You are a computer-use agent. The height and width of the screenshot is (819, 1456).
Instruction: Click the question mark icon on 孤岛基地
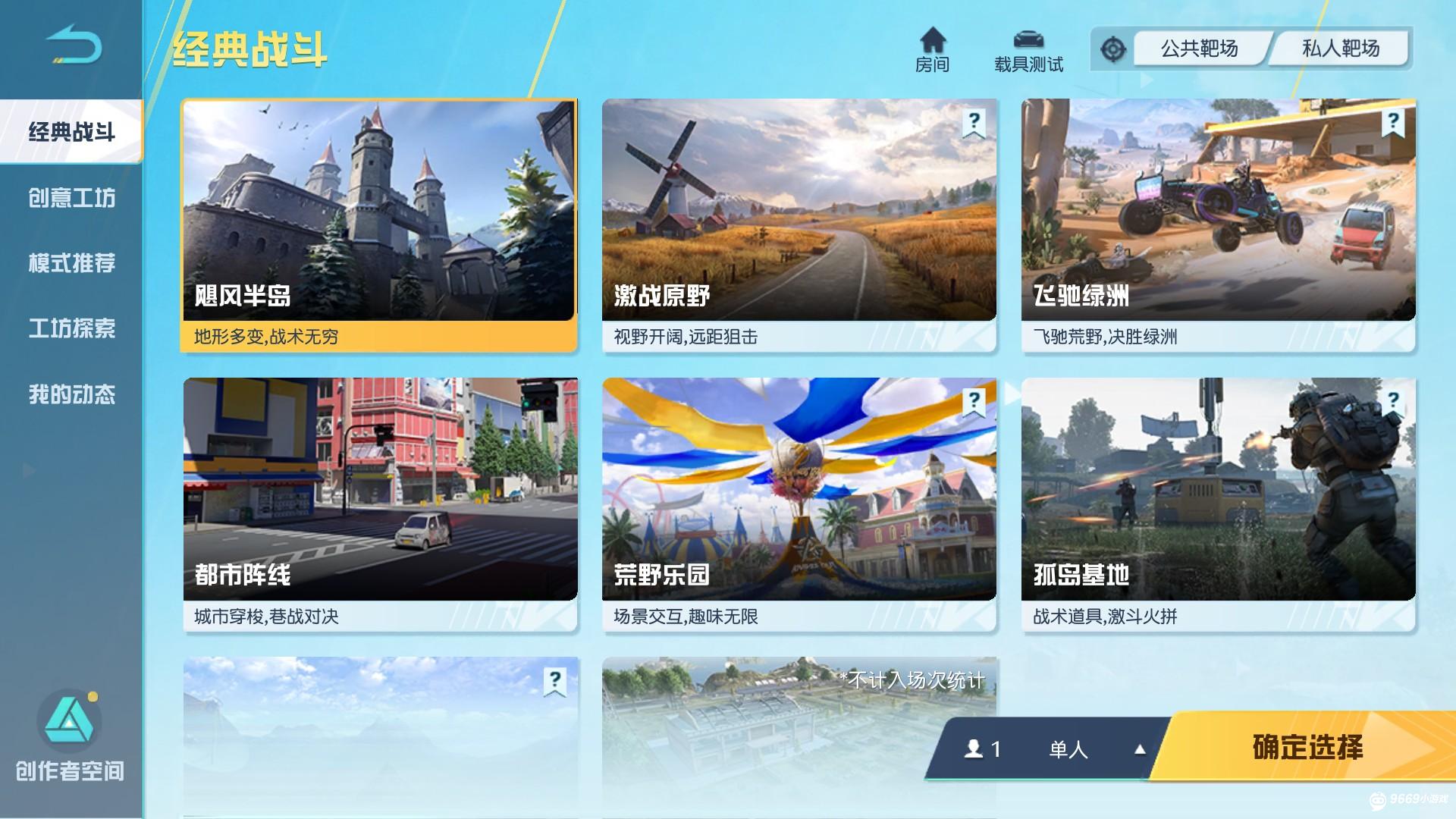[x=1392, y=400]
